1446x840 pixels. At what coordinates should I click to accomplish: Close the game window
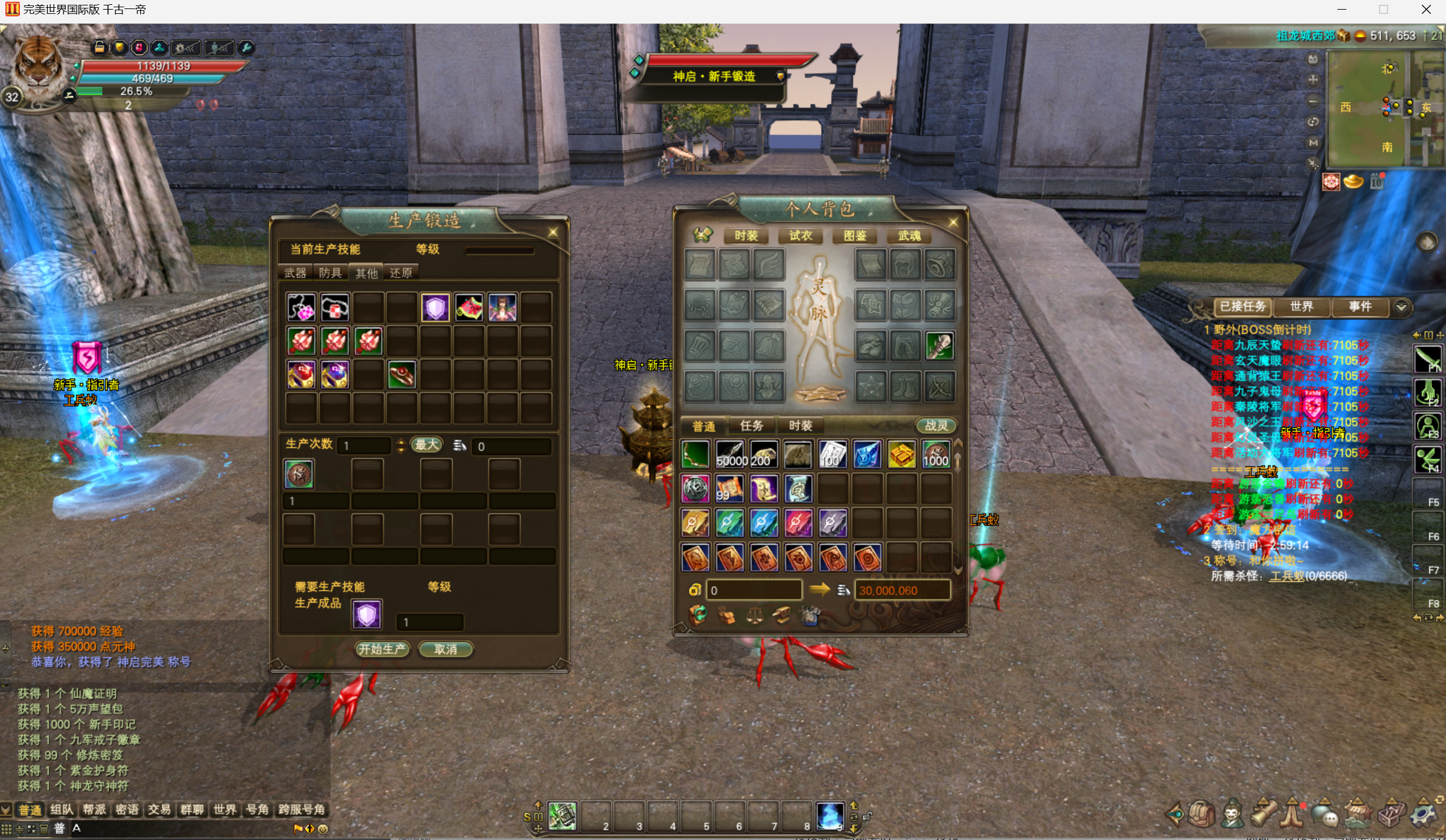coord(1426,10)
